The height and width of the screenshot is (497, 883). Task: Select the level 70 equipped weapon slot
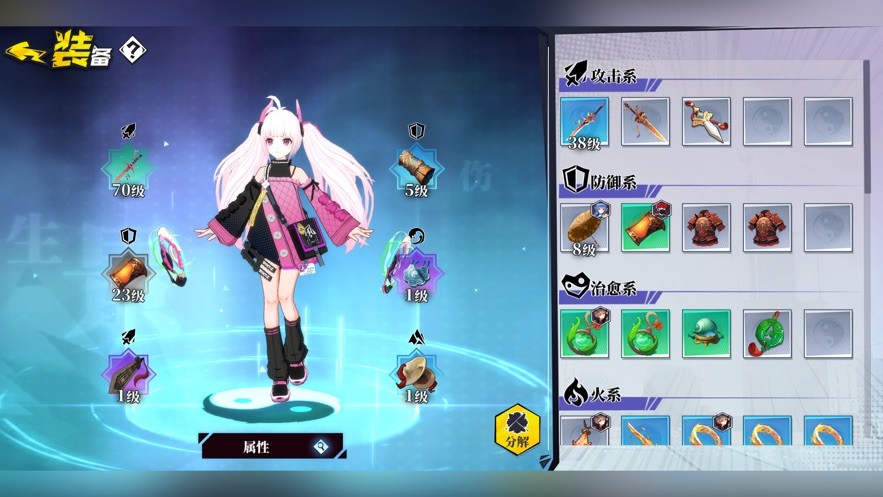128,168
